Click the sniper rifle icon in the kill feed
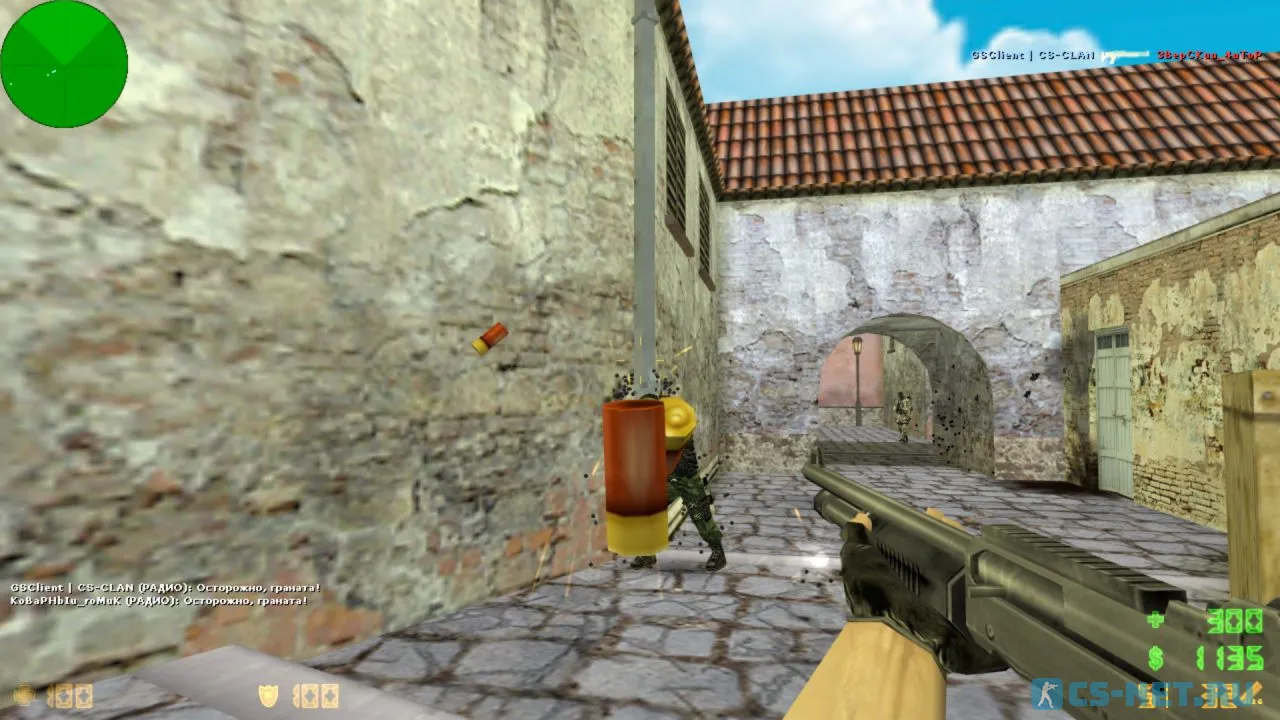 coord(1125,55)
